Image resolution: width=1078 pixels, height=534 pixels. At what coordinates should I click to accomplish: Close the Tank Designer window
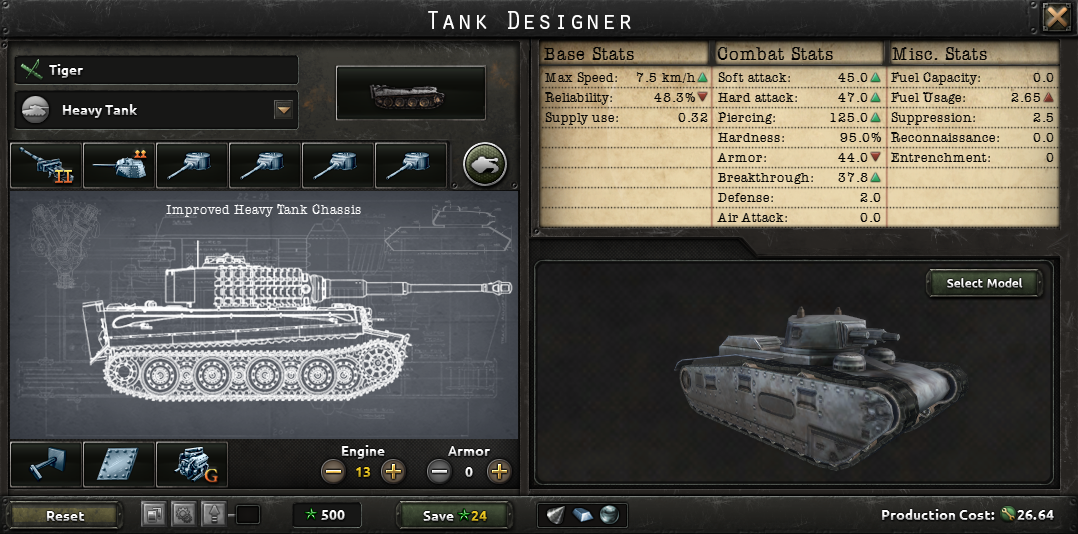(1057, 17)
